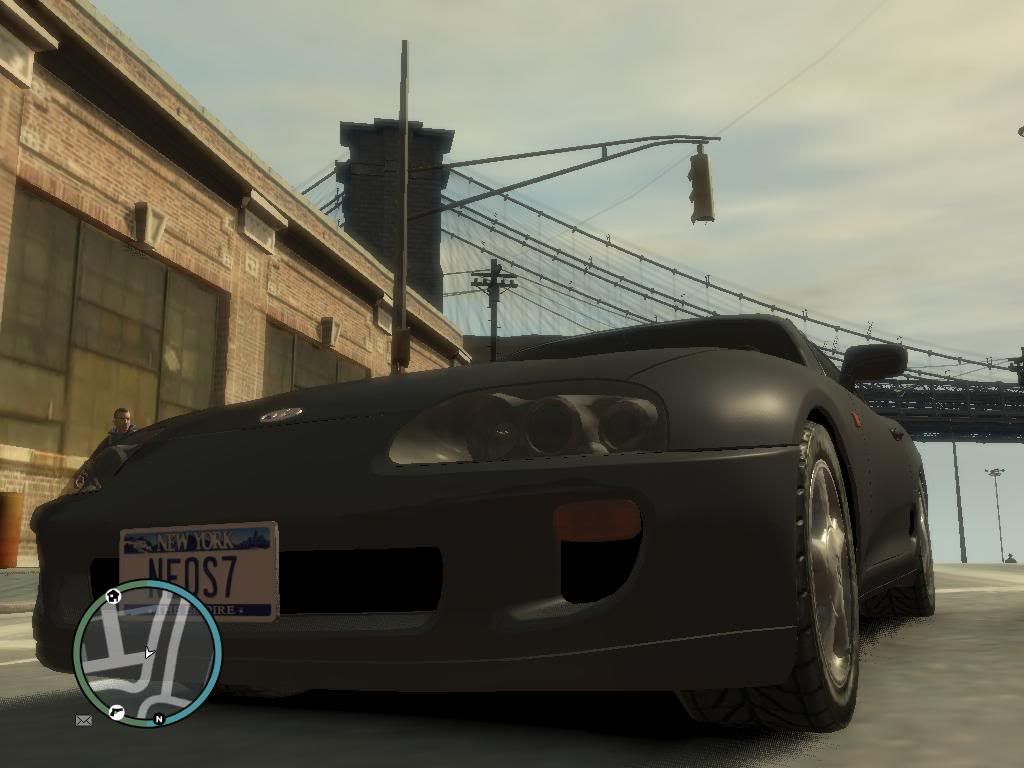Select the pistol gun shop blip

(116, 713)
